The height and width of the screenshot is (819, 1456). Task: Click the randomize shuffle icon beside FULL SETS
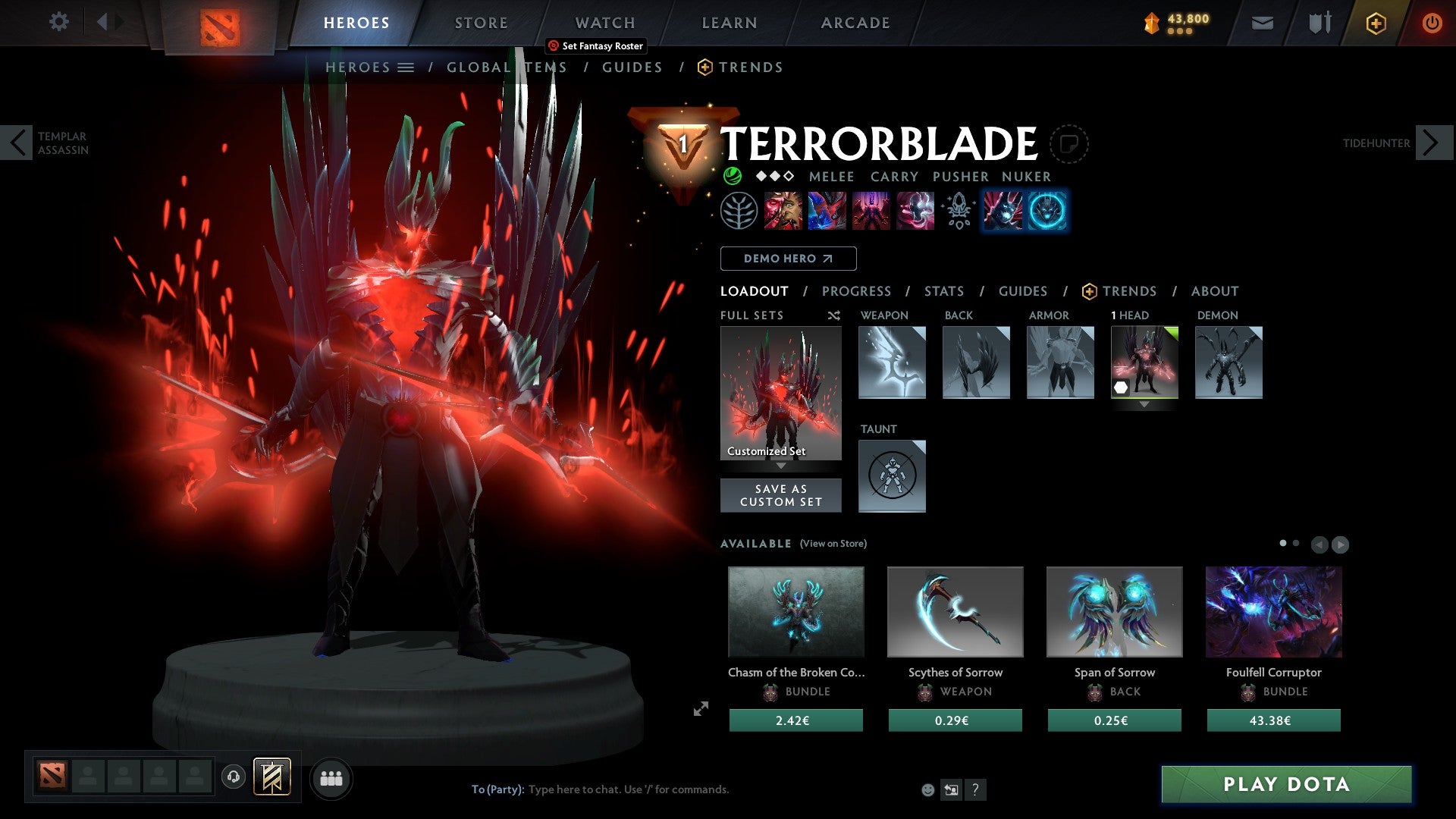coord(833,315)
